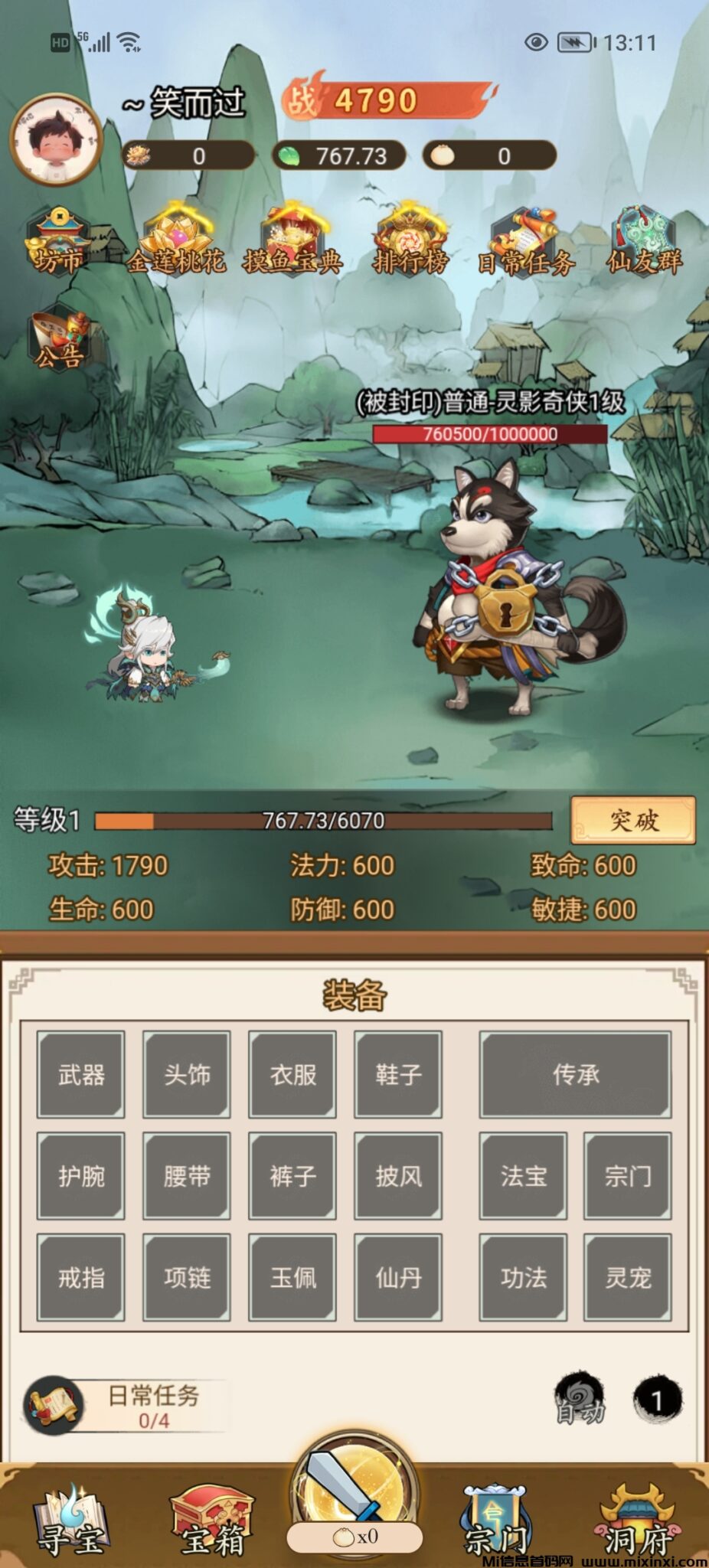The image size is (709, 1568).
Task: Select the 法宝 slot
Action: coord(523,1175)
